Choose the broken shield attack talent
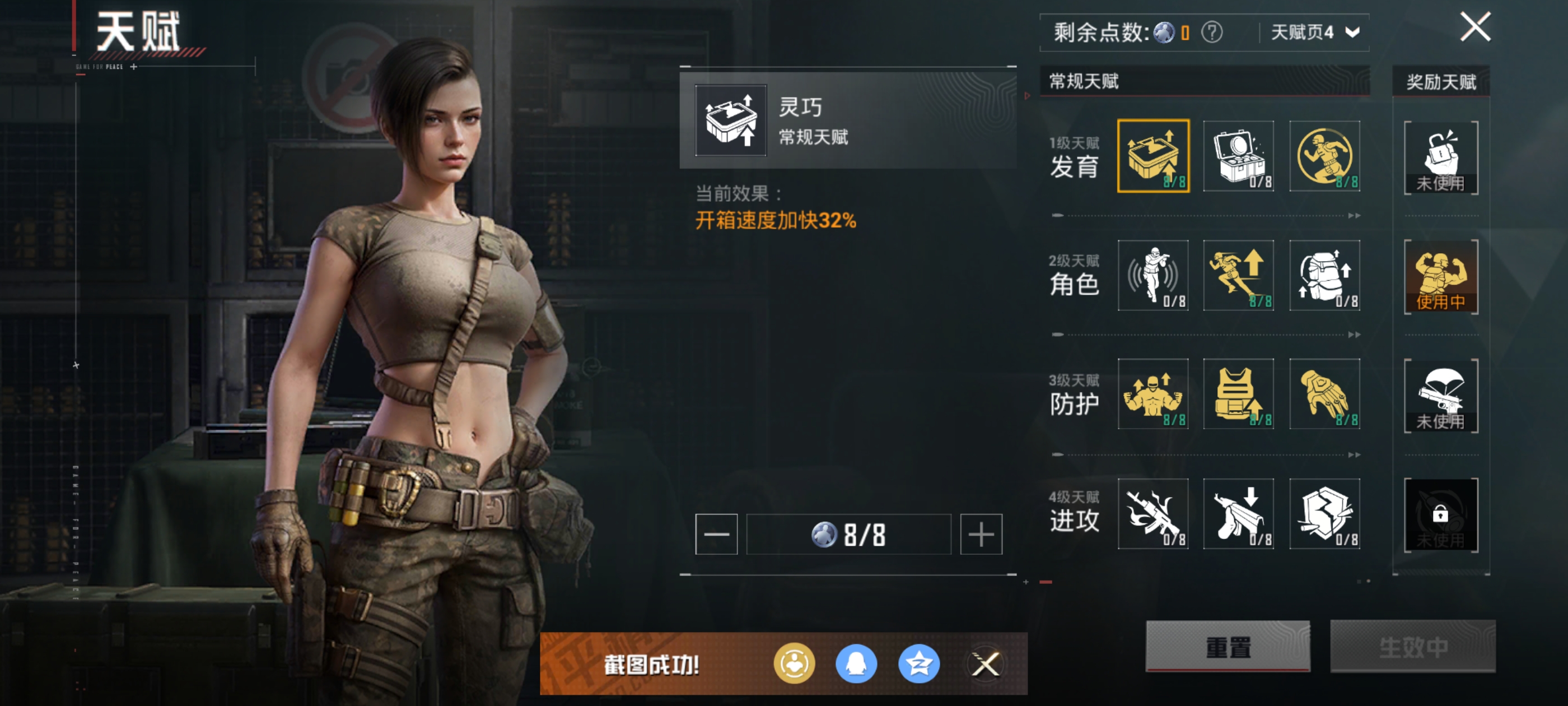The image size is (1568, 706). [x=1324, y=513]
